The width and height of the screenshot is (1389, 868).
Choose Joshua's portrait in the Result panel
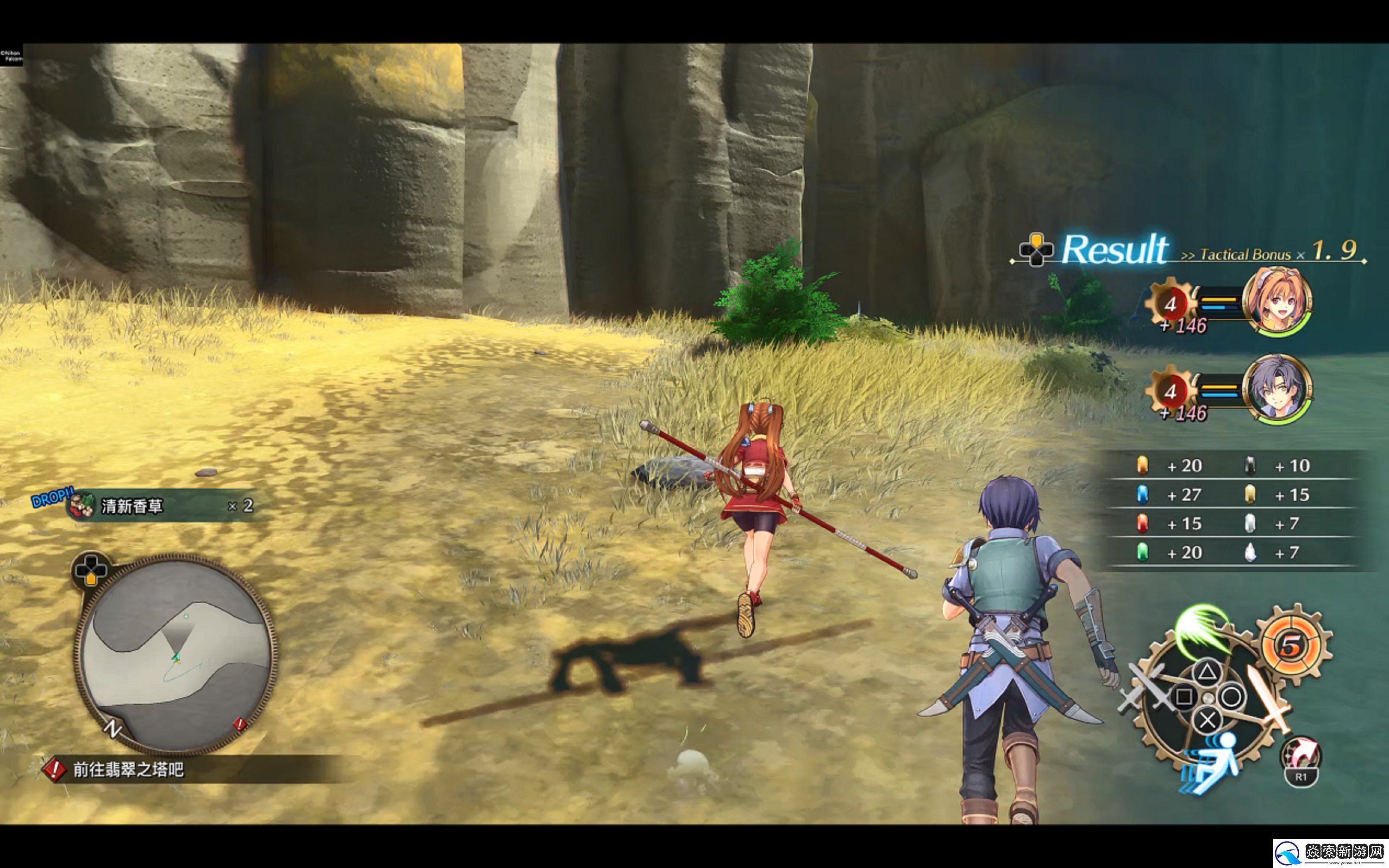tap(1276, 390)
